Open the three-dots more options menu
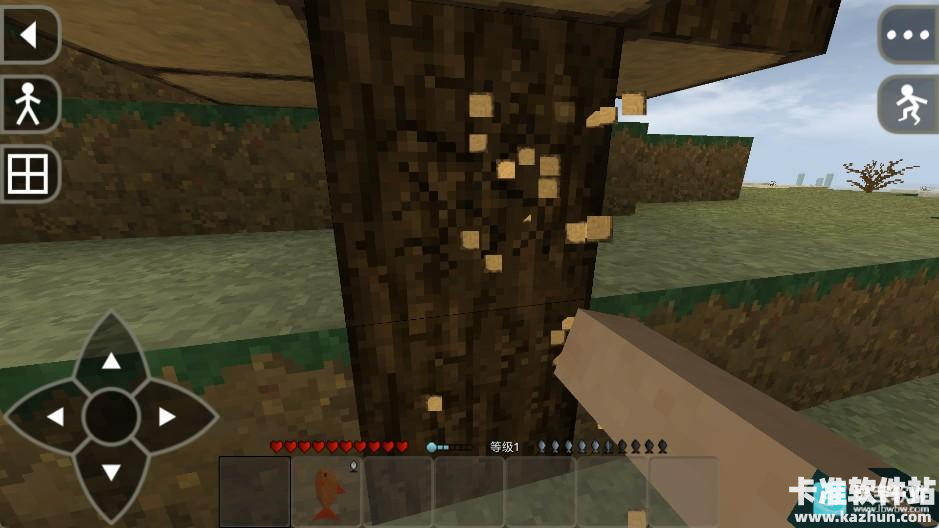Image resolution: width=939 pixels, height=528 pixels. [908, 35]
